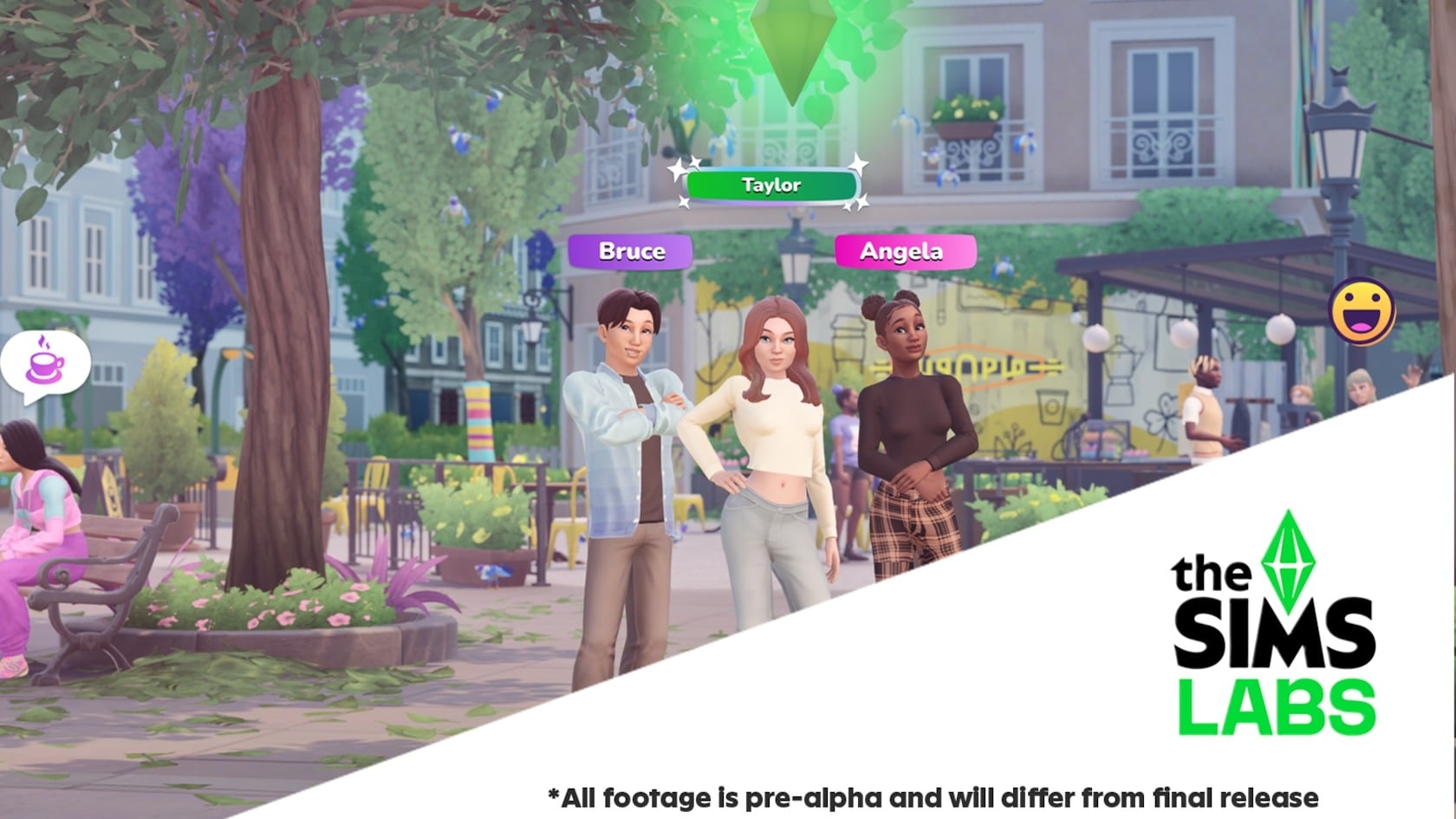Toggle Taylor's active selection nameplate
The image size is (1456, 819).
tap(770, 184)
